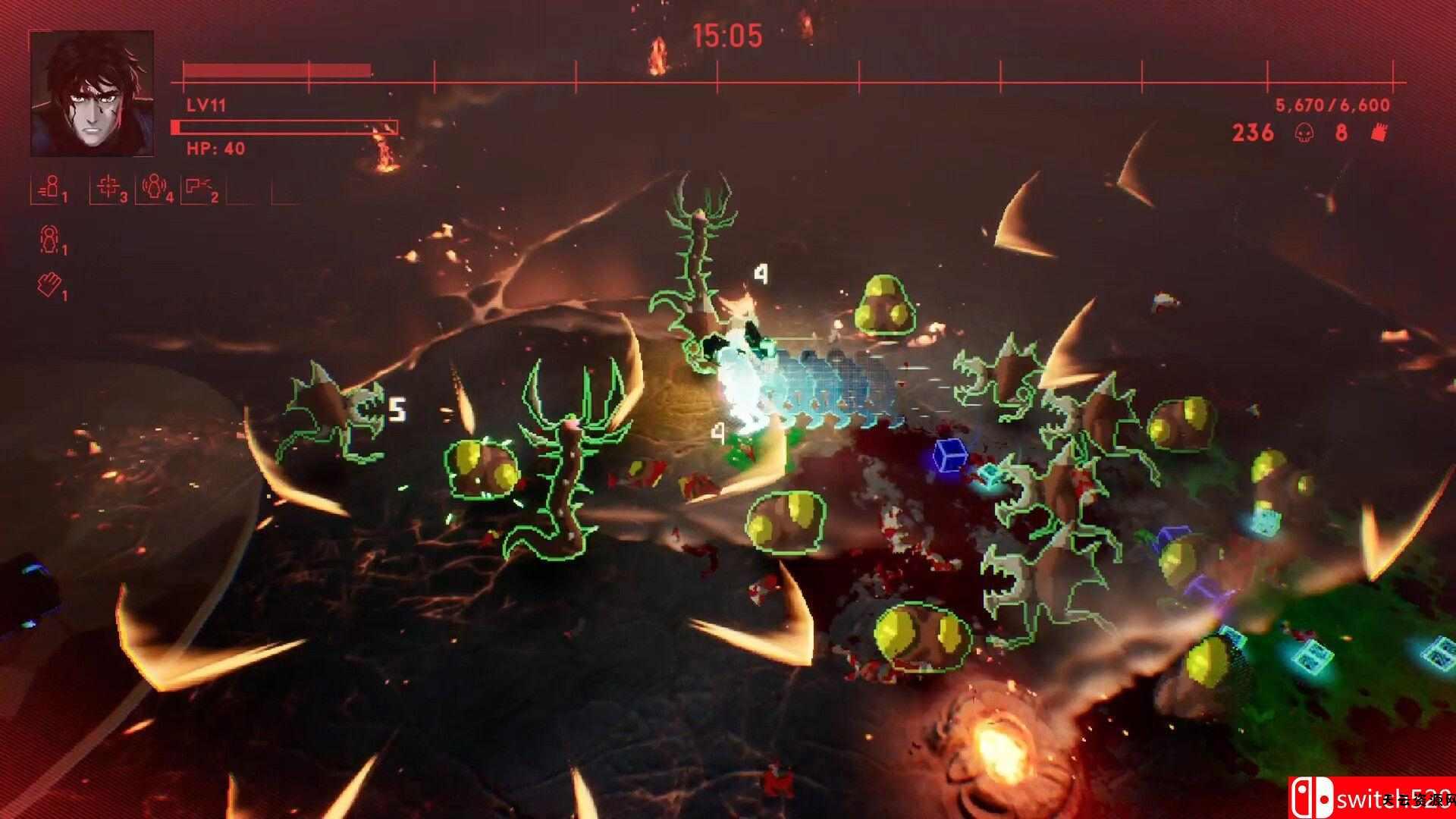
Task: Click the glove passive upgrade icon
Action: 50,285
